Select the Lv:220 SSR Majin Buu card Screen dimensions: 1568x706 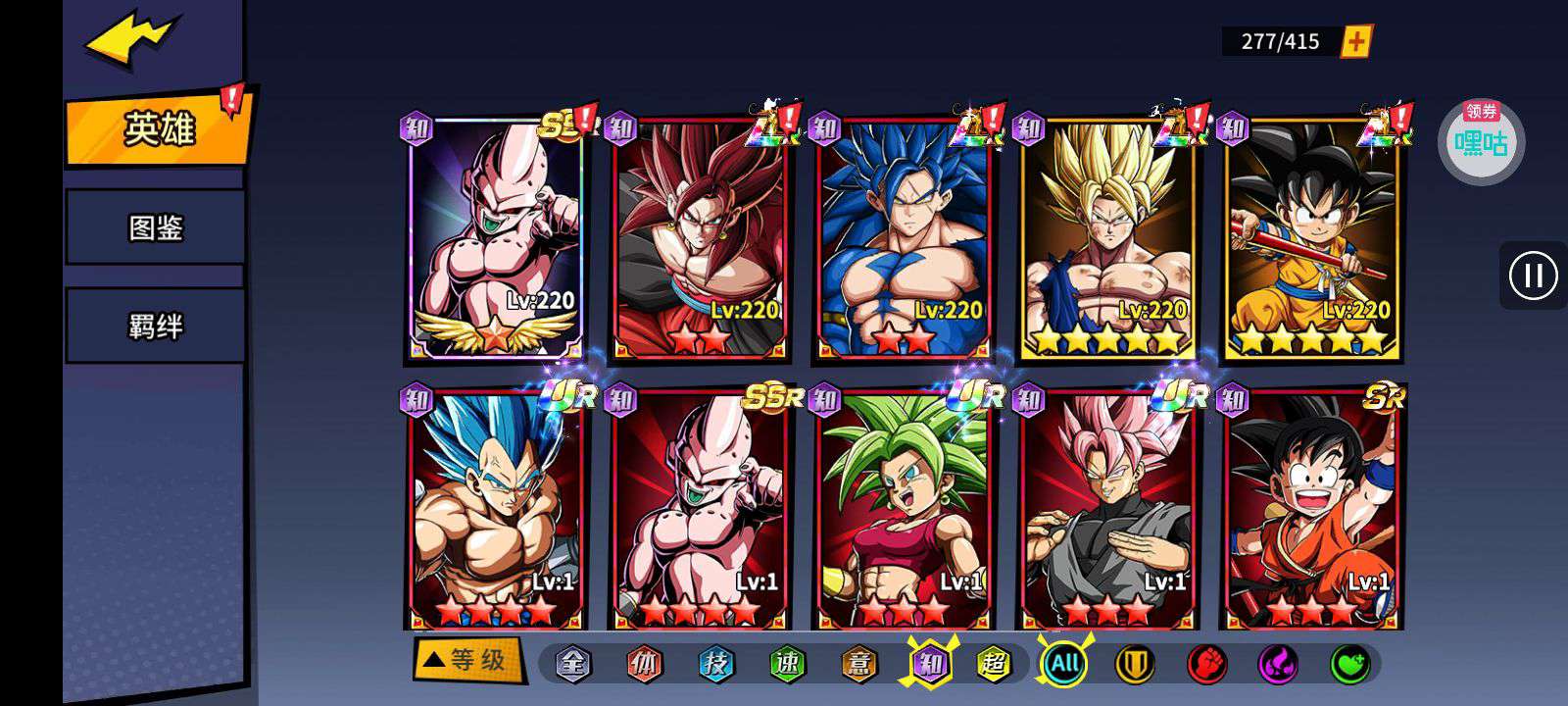pyautogui.click(x=495, y=237)
